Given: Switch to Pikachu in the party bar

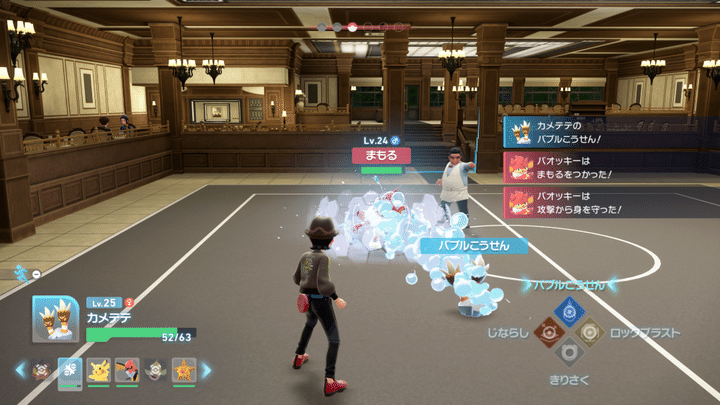Looking at the screenshot, I should coord(98,371).
